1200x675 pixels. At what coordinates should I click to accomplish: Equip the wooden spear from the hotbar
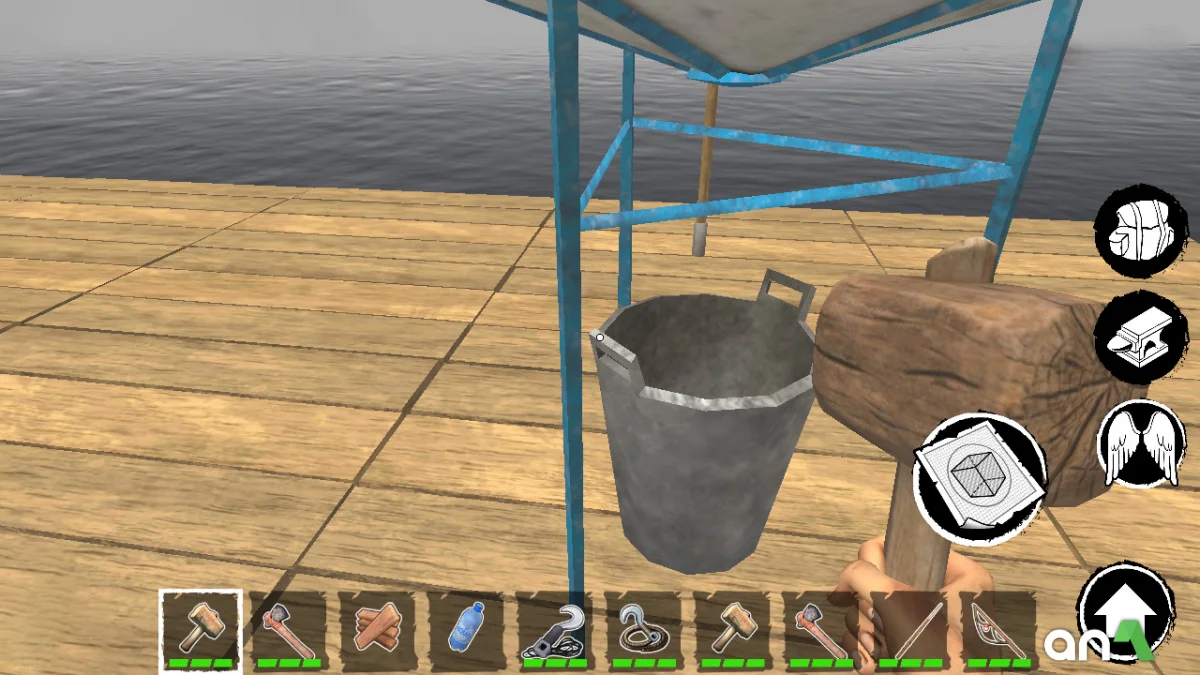[910, 630]
